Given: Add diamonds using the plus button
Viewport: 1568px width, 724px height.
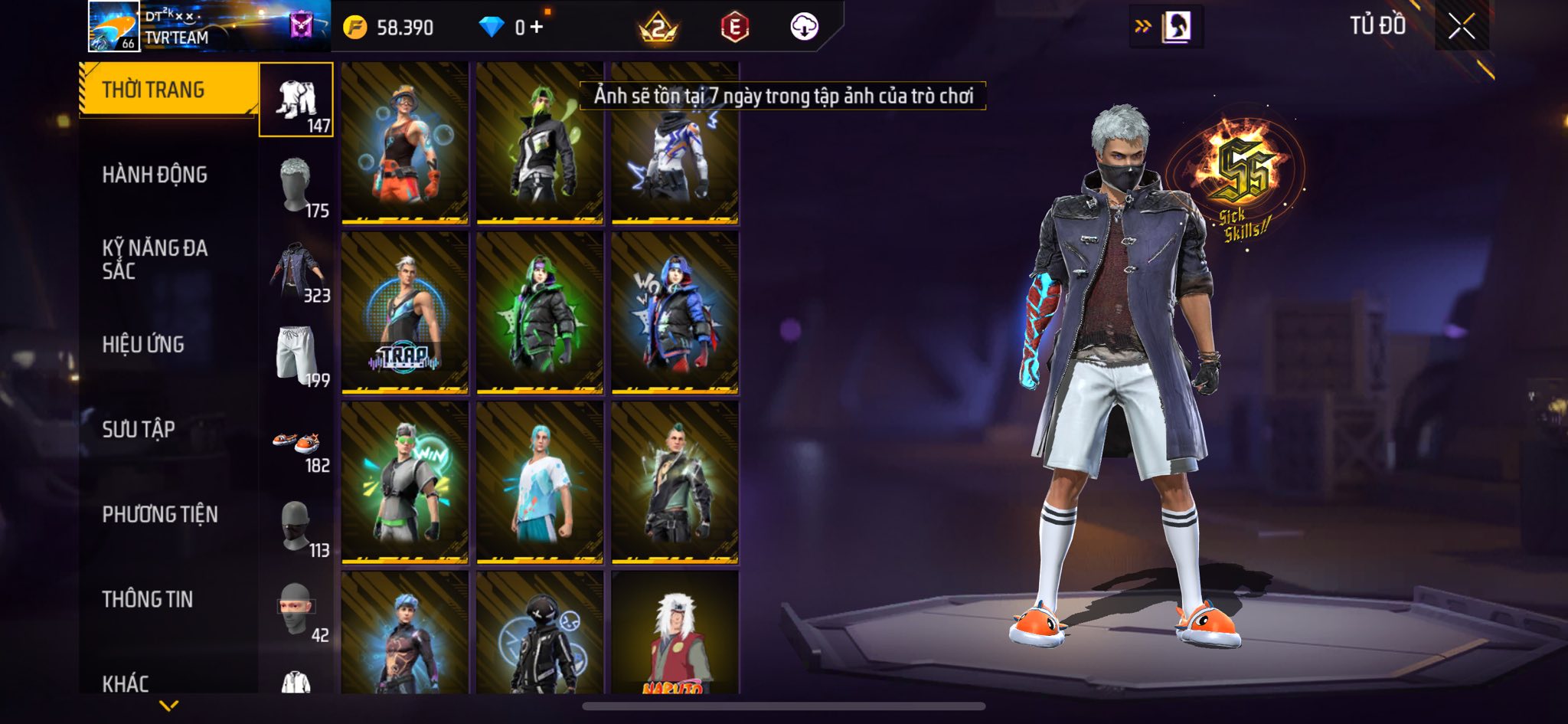Looking at the screenshot, I should pyautogui.click(x=537, y=28).
